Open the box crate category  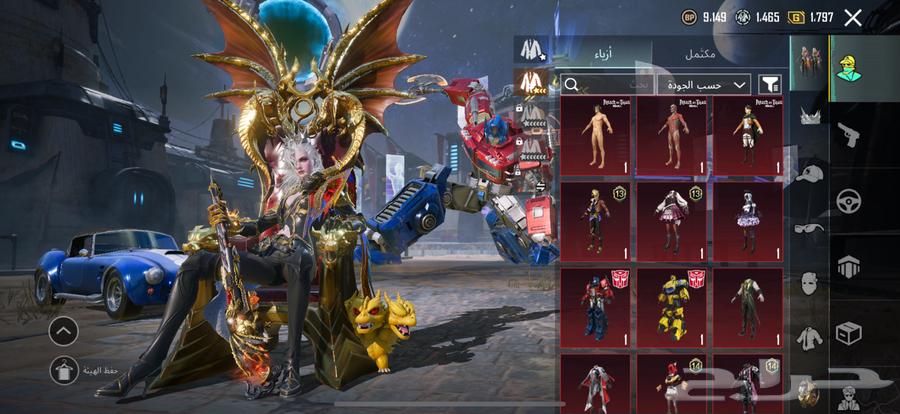point(848,331)
